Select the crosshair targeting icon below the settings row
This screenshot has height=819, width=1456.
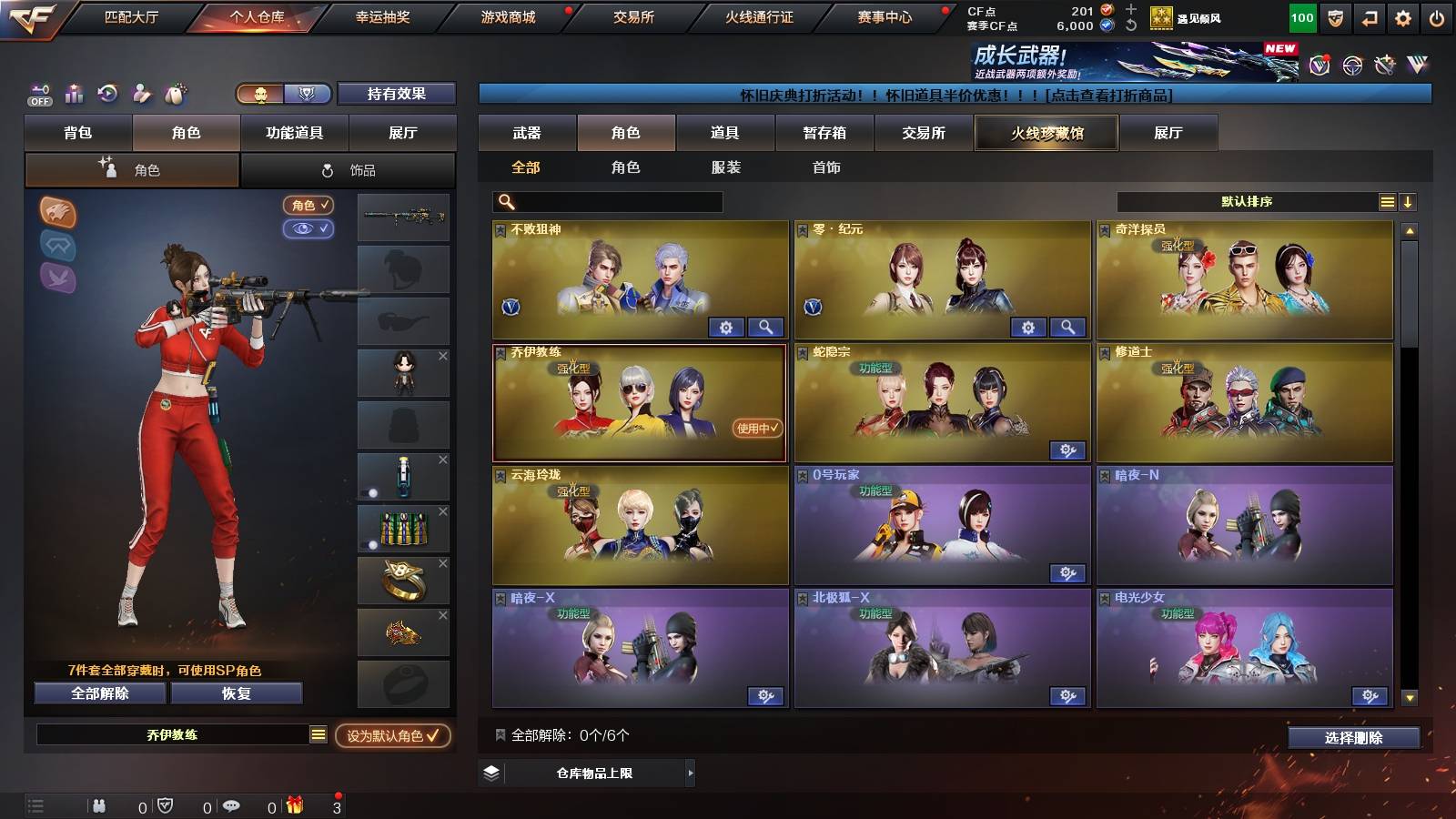[x=1350, y=65]
